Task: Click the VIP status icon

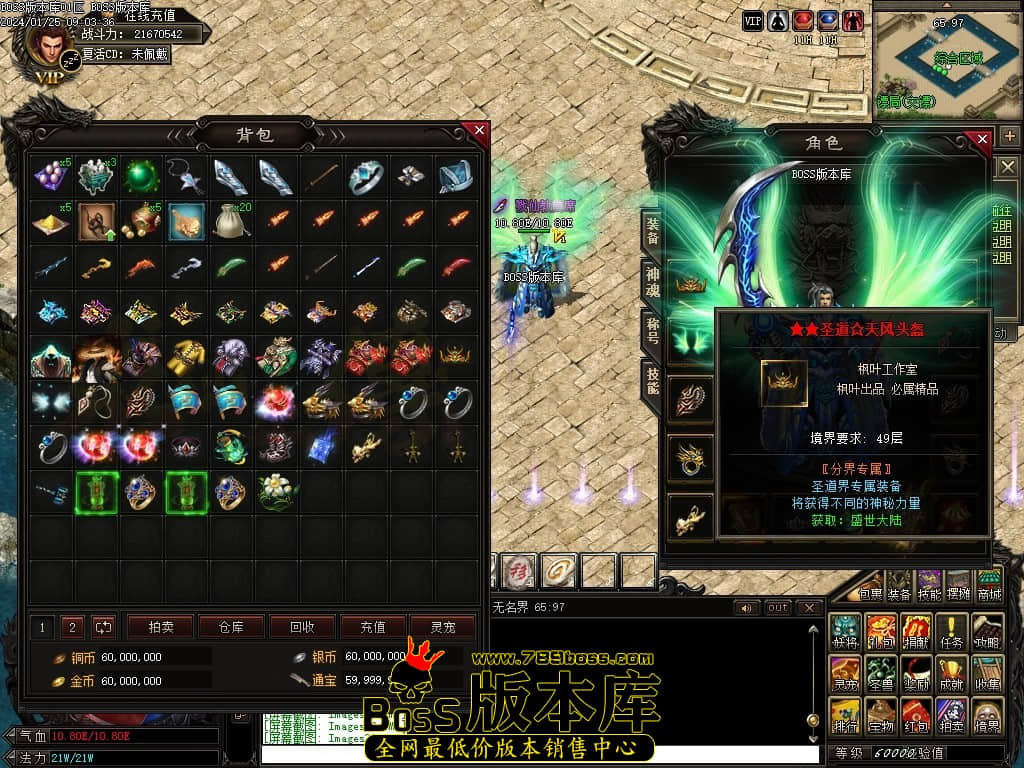Action: pyautogui.click(x=752, y=20)
